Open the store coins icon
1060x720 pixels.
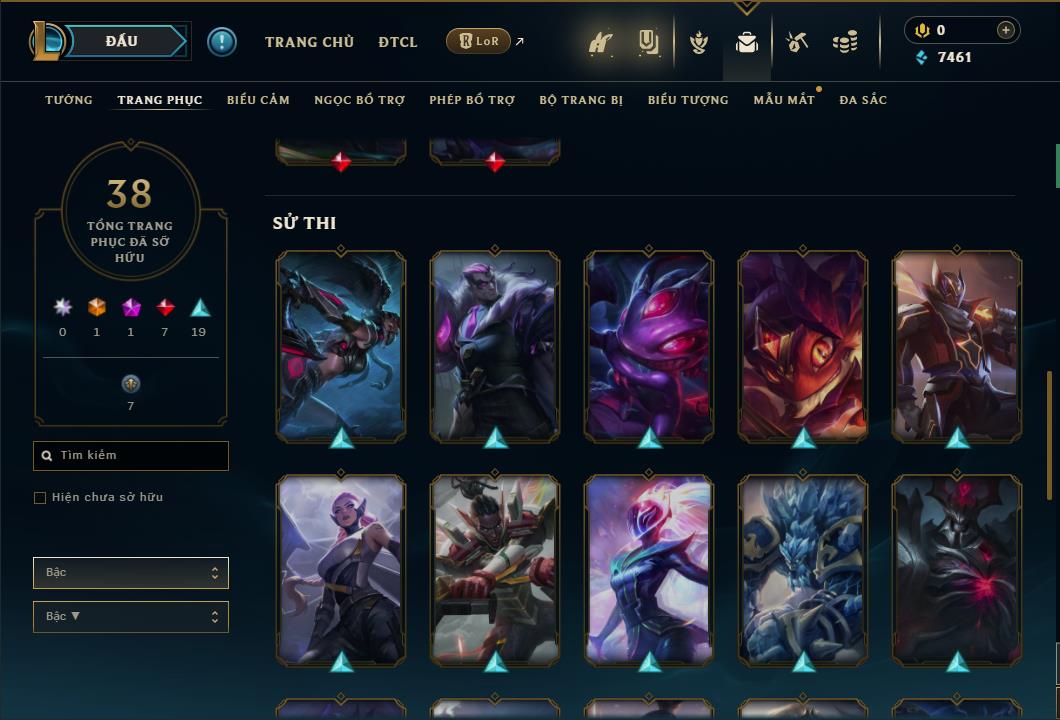845,42
